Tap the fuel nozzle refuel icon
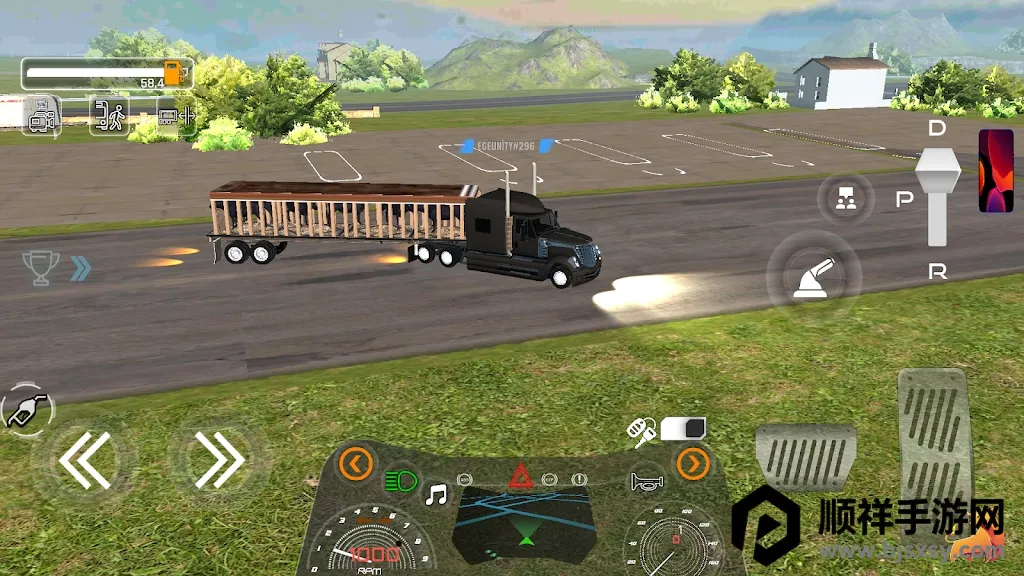The image size is (1024, 576). click(26, 409)
